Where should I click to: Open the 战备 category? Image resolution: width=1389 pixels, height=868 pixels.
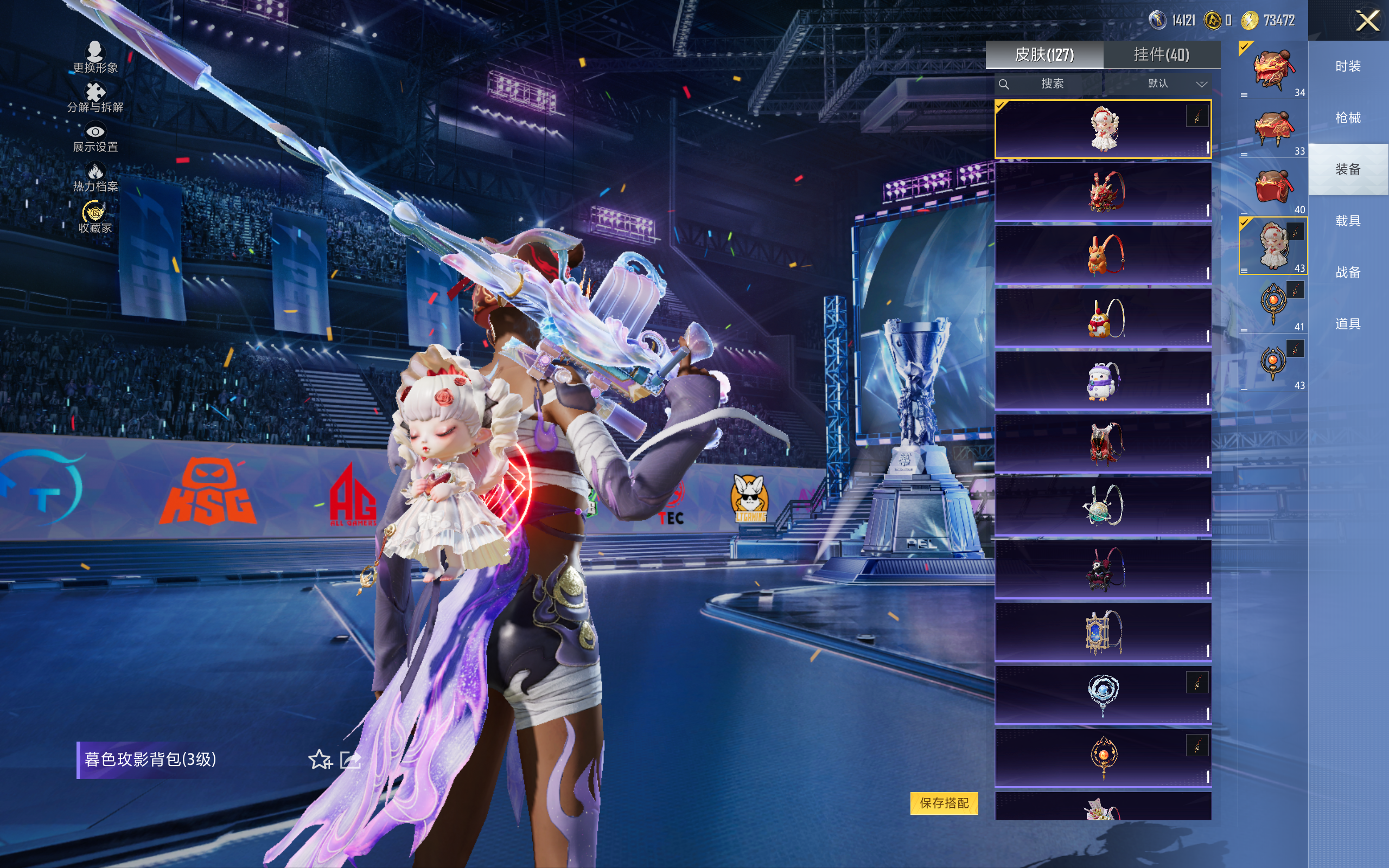1348,272
